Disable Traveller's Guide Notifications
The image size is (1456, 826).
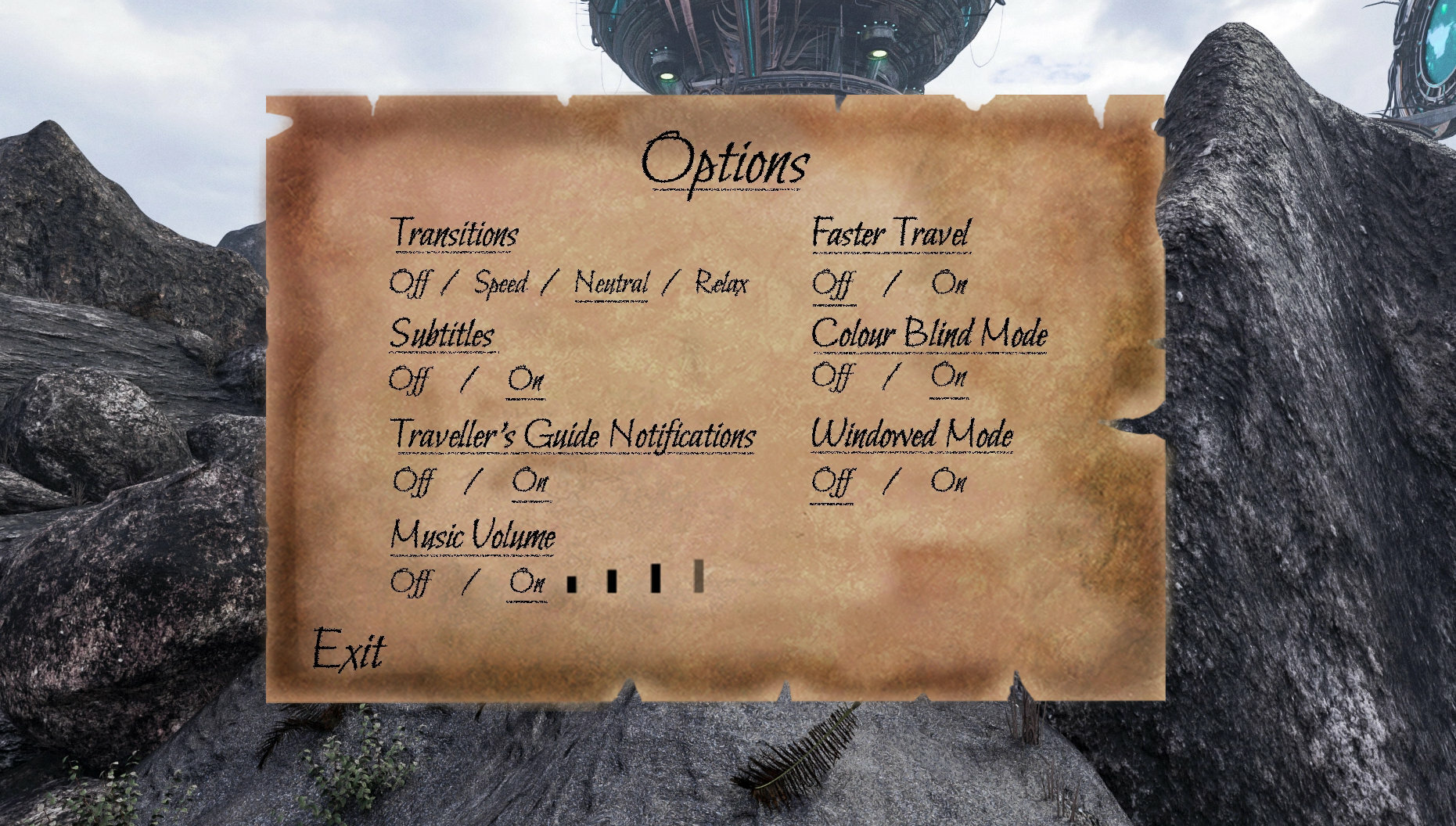tap(412, 481)
